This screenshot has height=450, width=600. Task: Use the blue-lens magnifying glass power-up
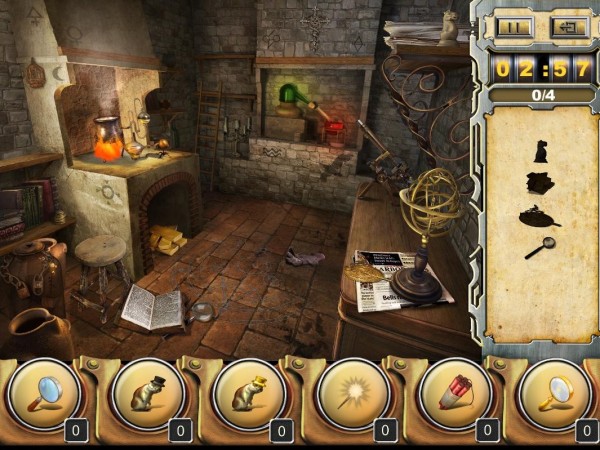(x=43, y=394)
